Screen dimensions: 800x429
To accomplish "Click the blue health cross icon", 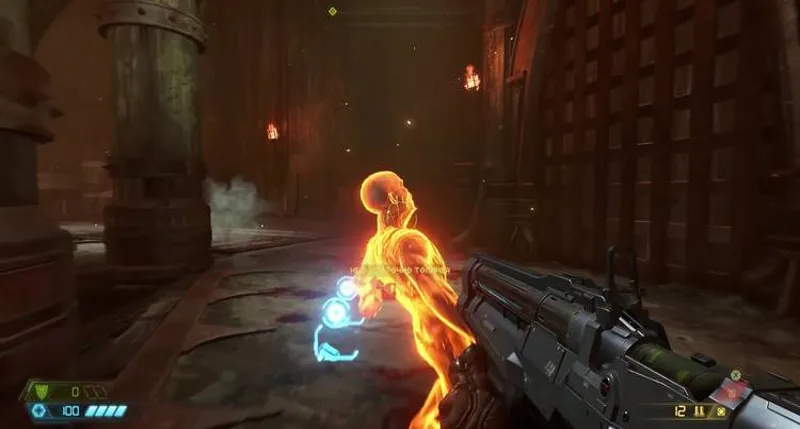I will 39,411.
